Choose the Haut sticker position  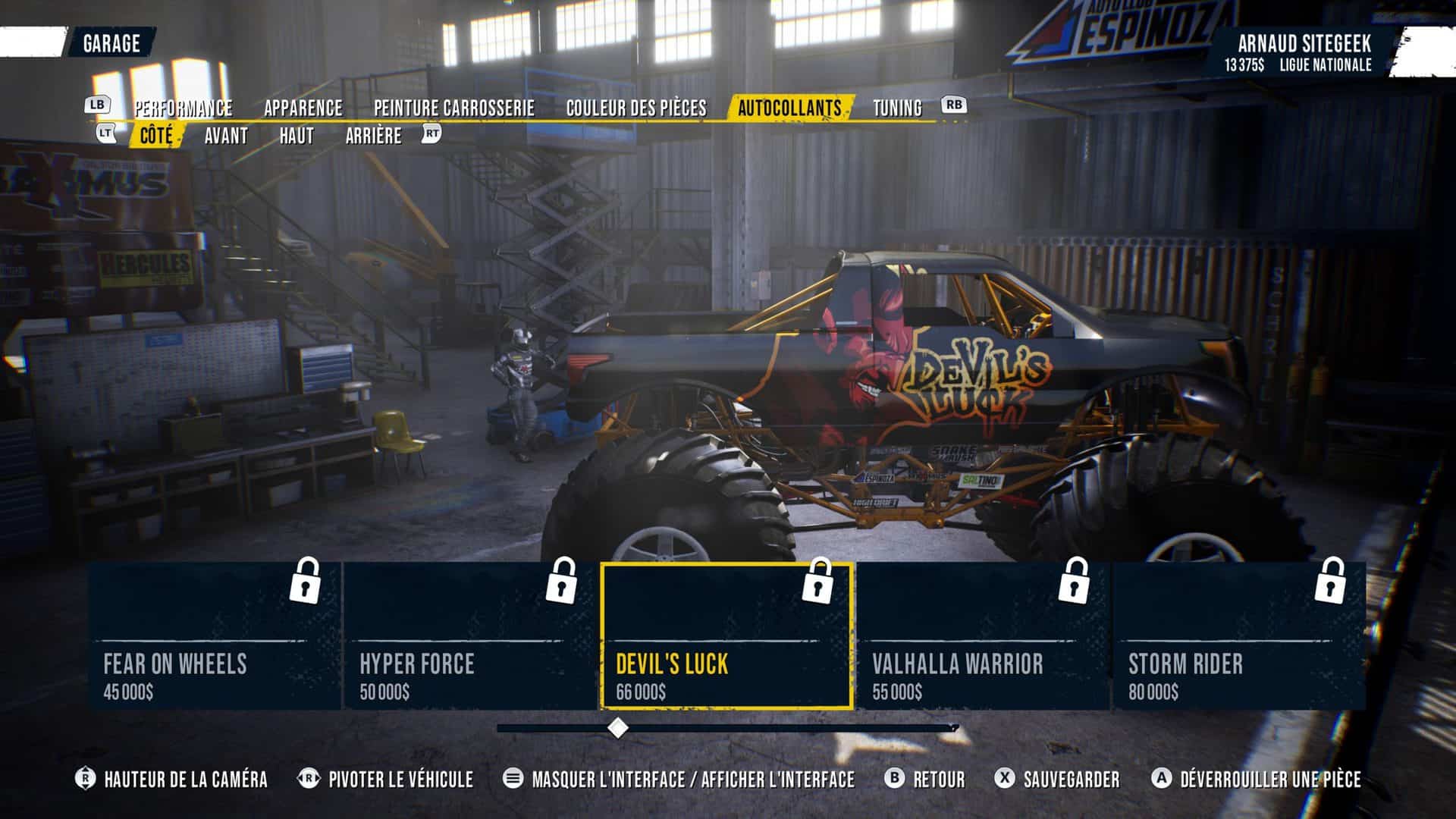(x=296, y=136)
